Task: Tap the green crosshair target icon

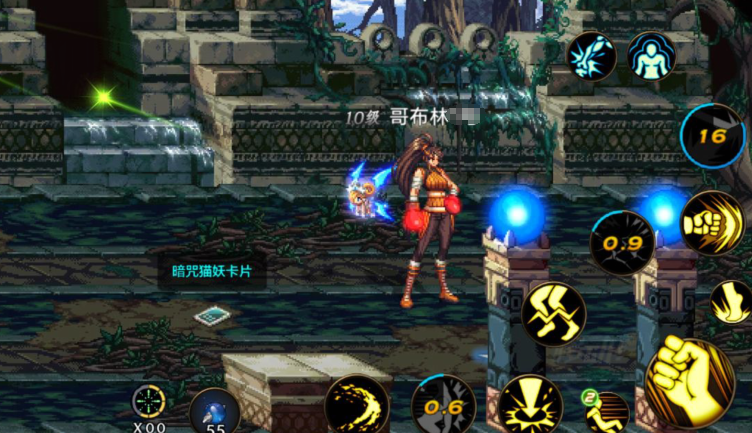Action: [x=149, y=402]
